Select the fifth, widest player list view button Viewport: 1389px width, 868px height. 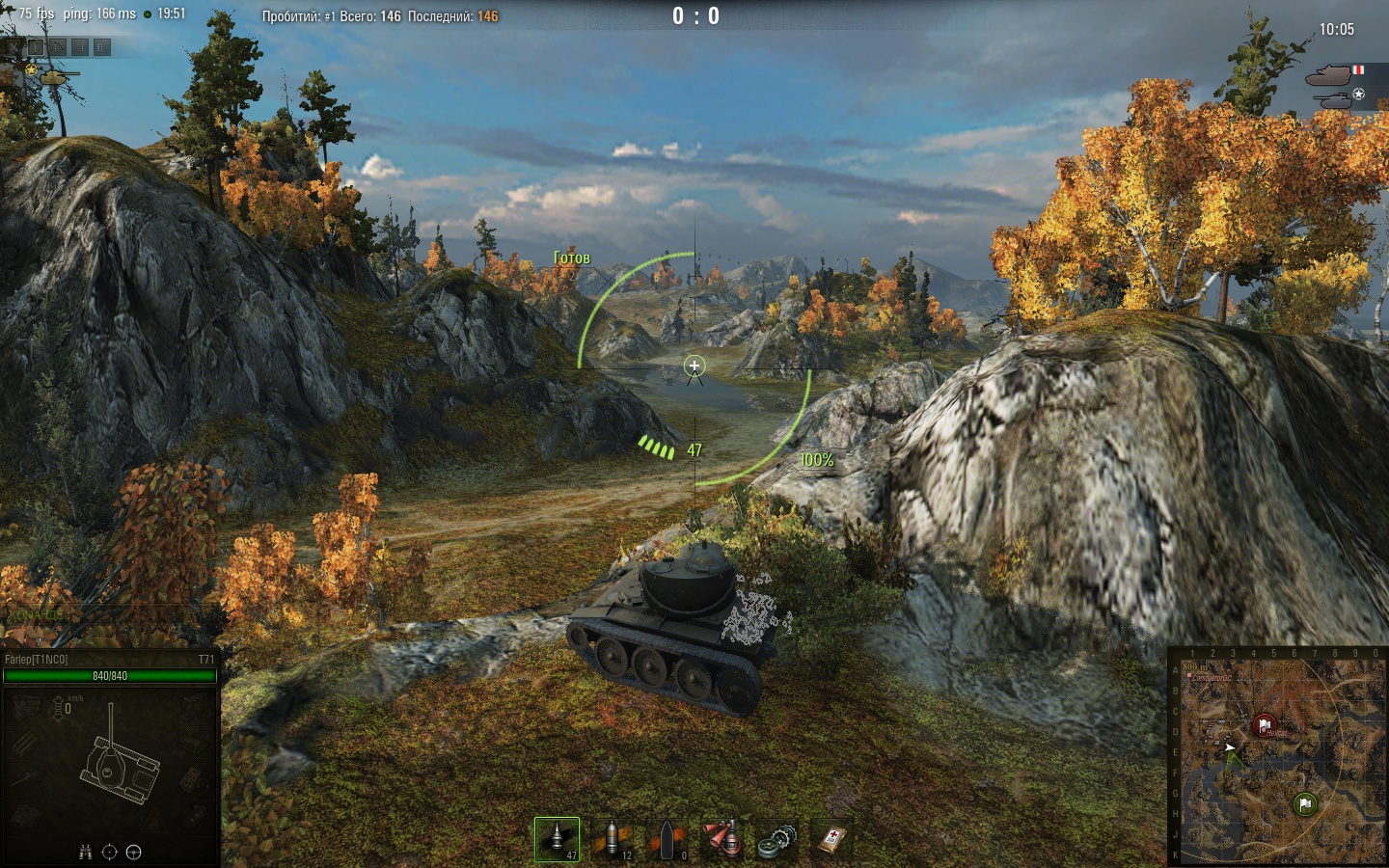point(102,46)
